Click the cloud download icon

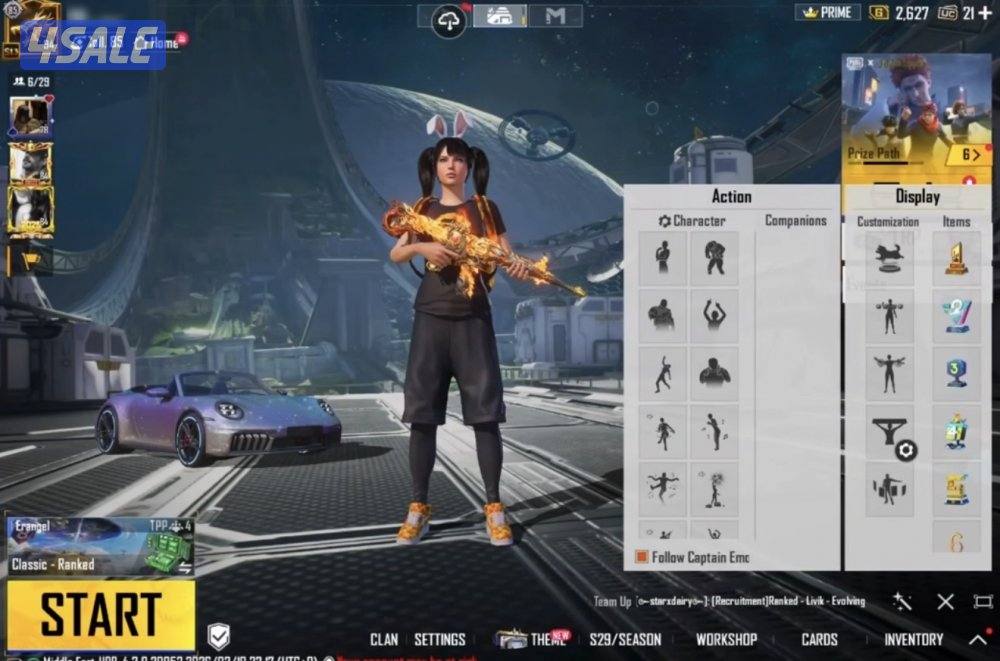(449, 19)
